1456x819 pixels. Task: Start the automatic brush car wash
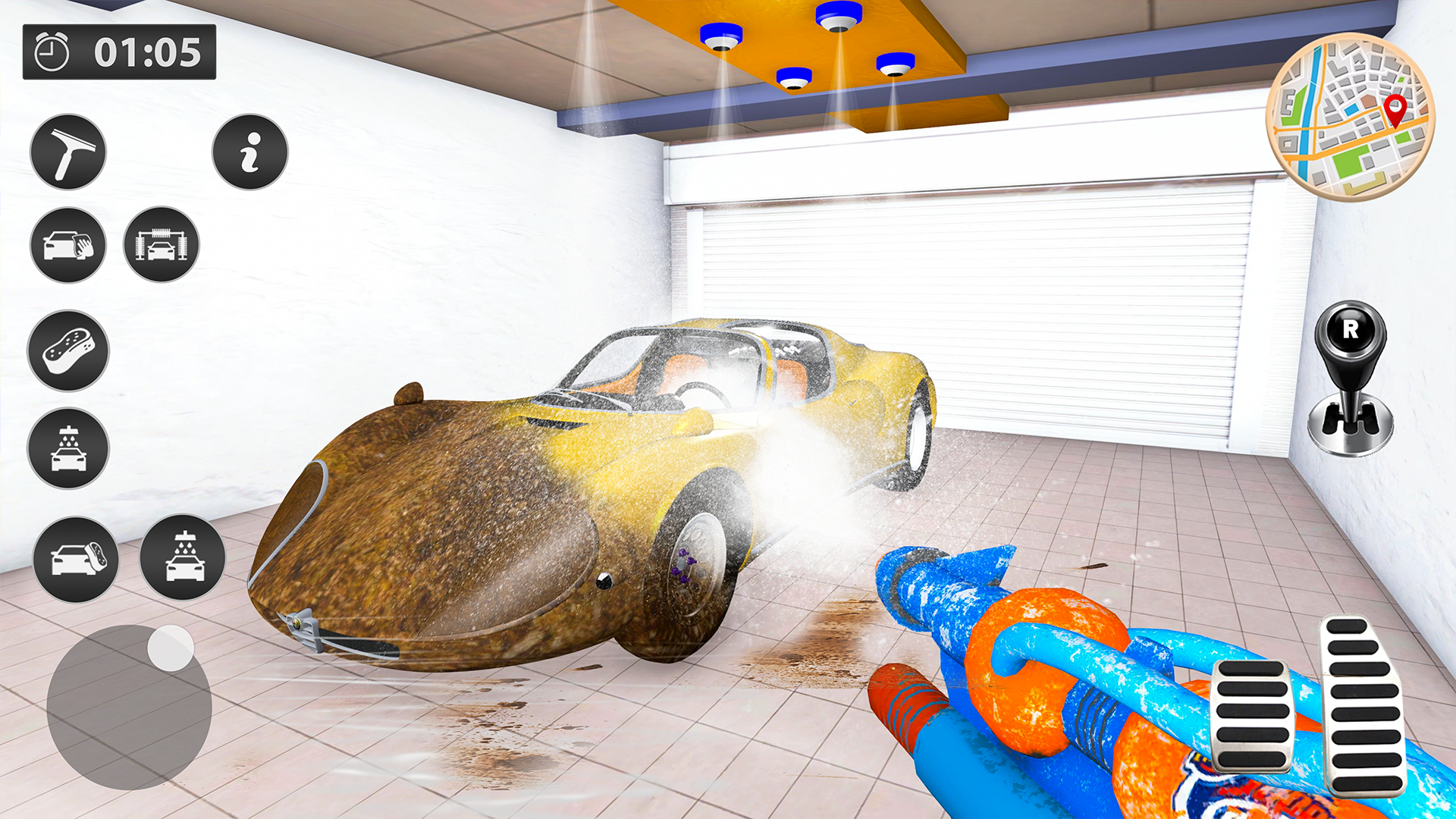(x=161, y=246)
